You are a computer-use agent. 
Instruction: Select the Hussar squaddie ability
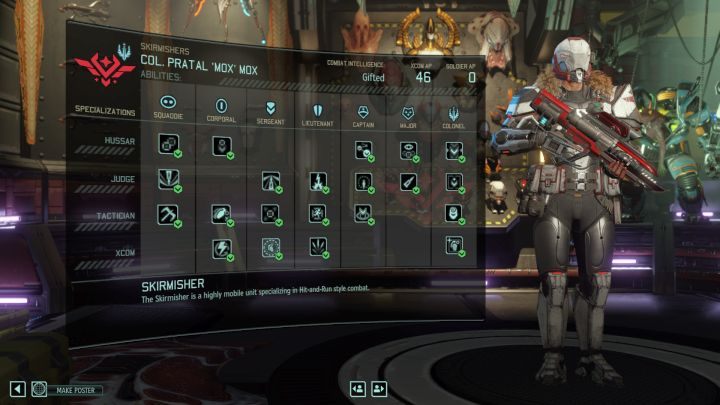168,148
